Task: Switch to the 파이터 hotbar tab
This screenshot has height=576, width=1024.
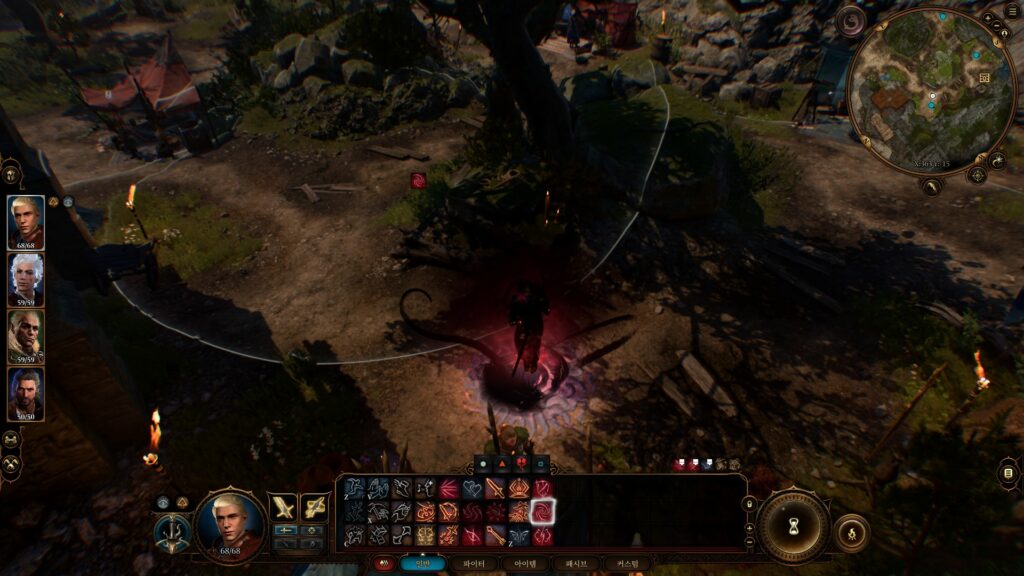Action: pos(471,564)
